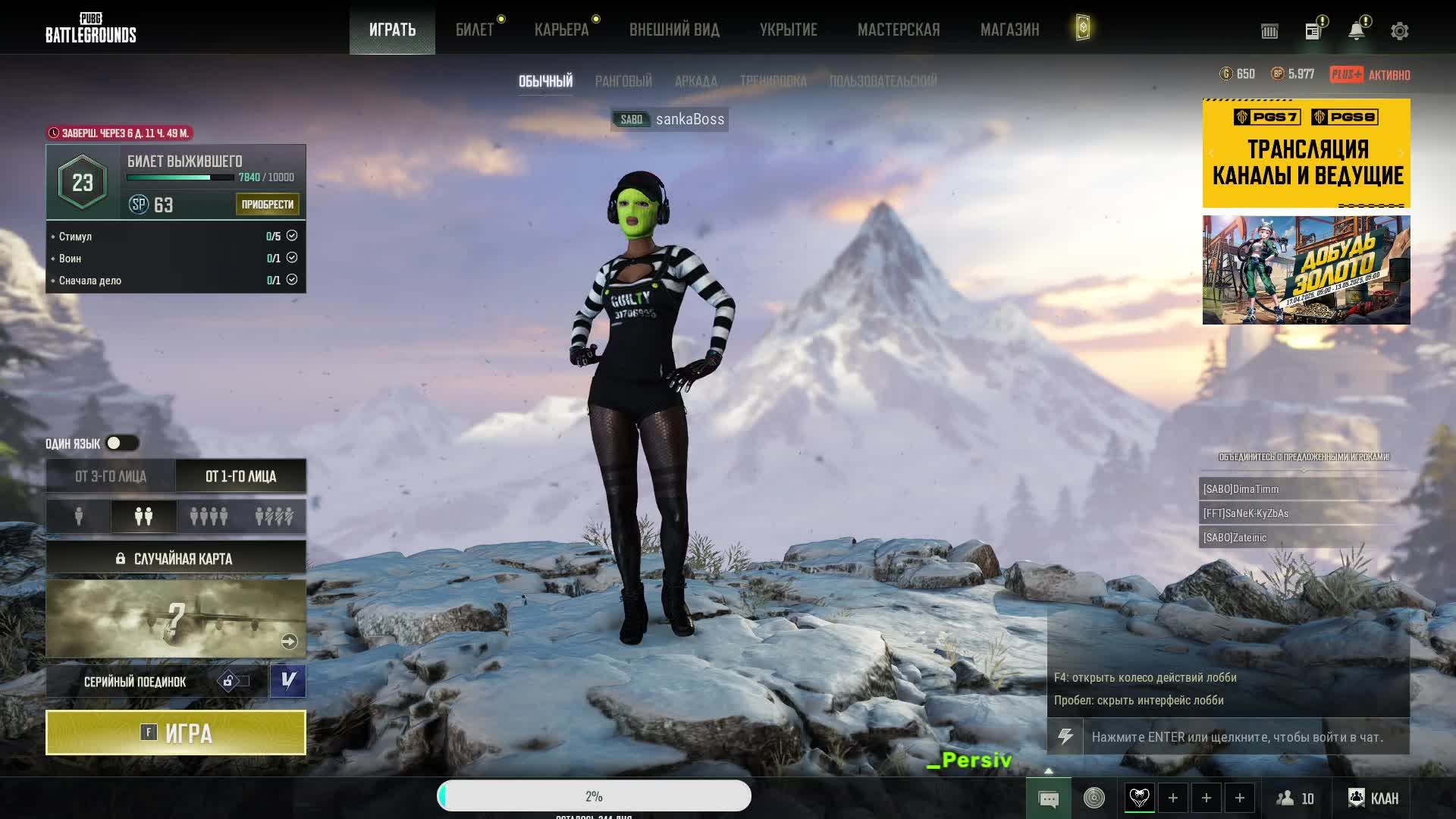Select the solo single-player team size
This screenshot has height=819, width=1456.
tap(79, 516)
